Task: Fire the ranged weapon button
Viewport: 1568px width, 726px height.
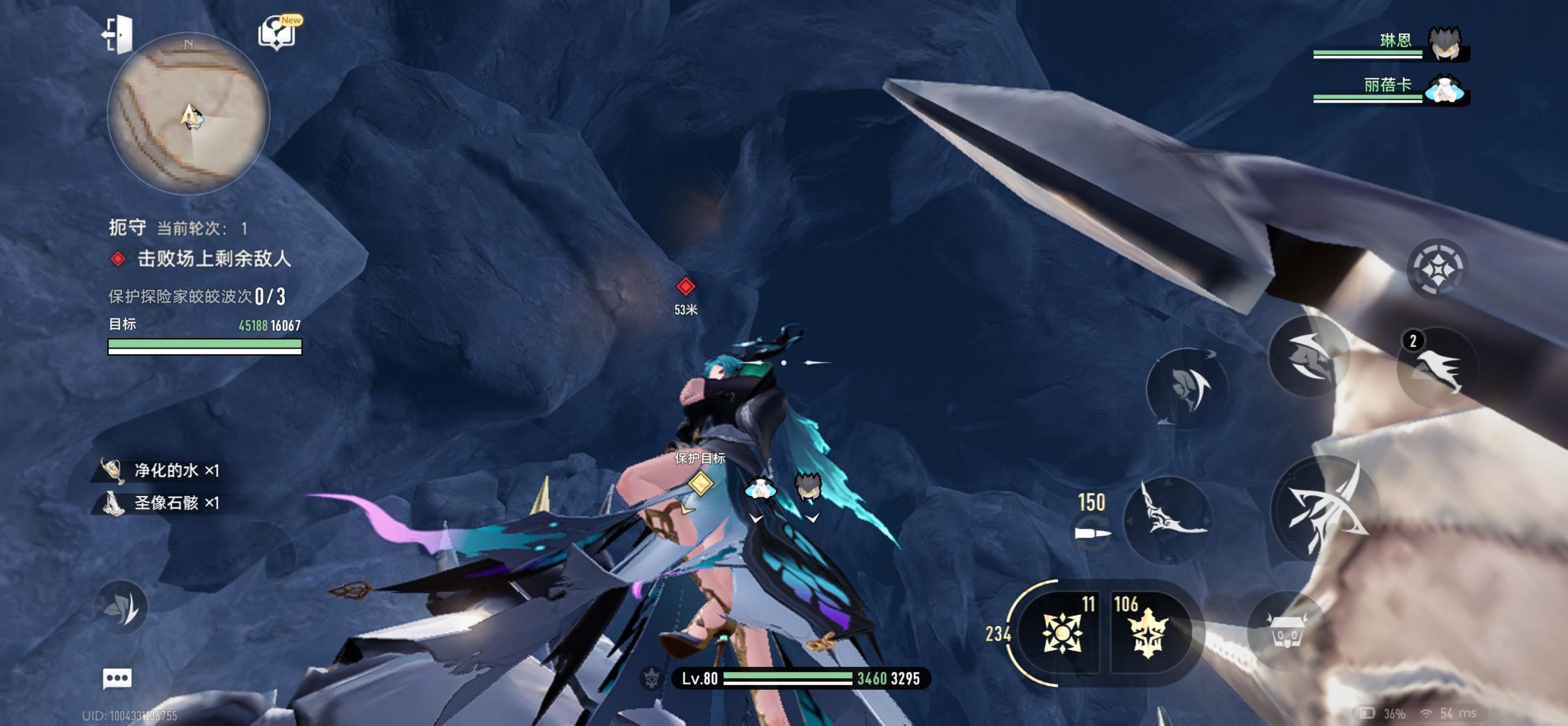Action: pos(1167,519)
